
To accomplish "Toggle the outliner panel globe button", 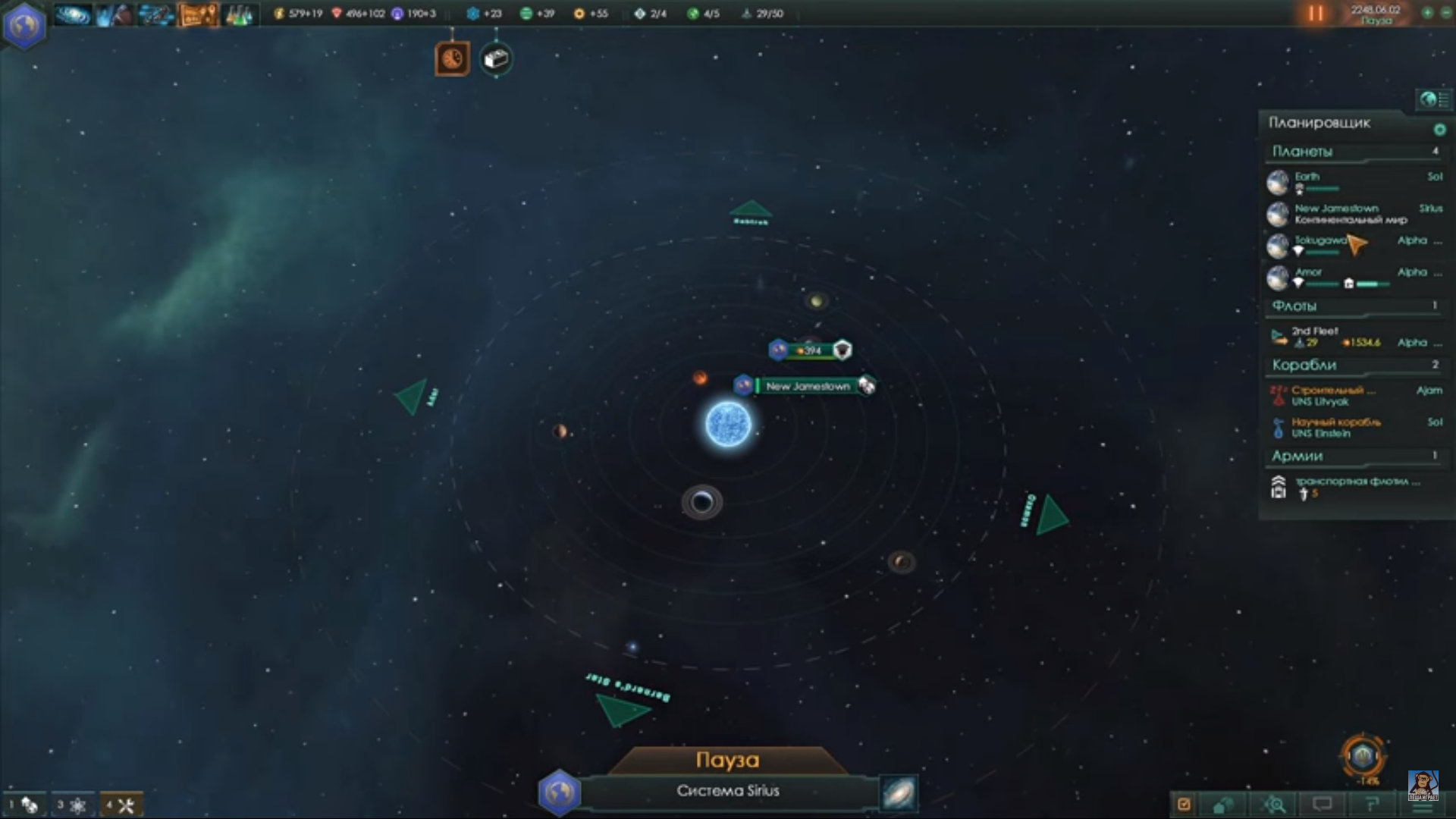I will point(1429,99).
